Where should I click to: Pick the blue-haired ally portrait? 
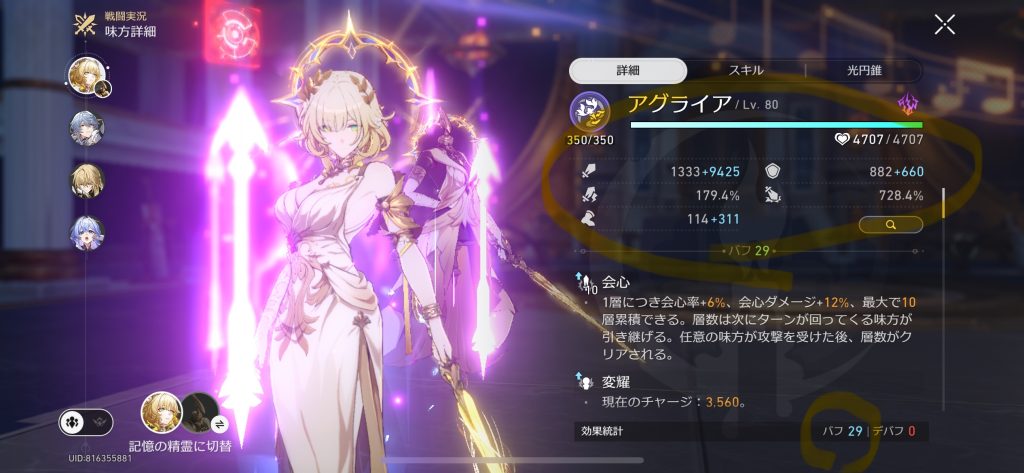tap(85, 233)
